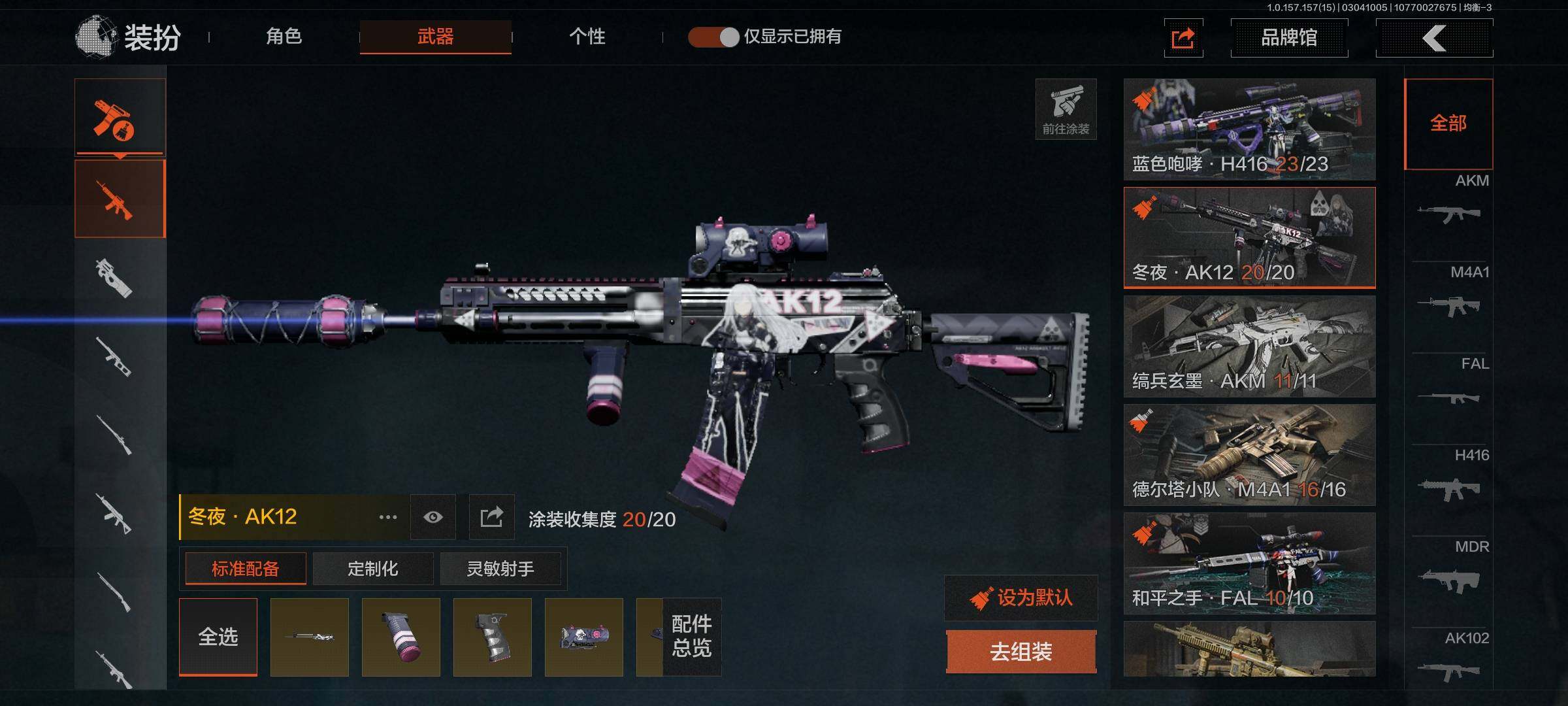
Task: Choose the 缟兵玄墨 AKM skin
Action: tap(1249, 346)
